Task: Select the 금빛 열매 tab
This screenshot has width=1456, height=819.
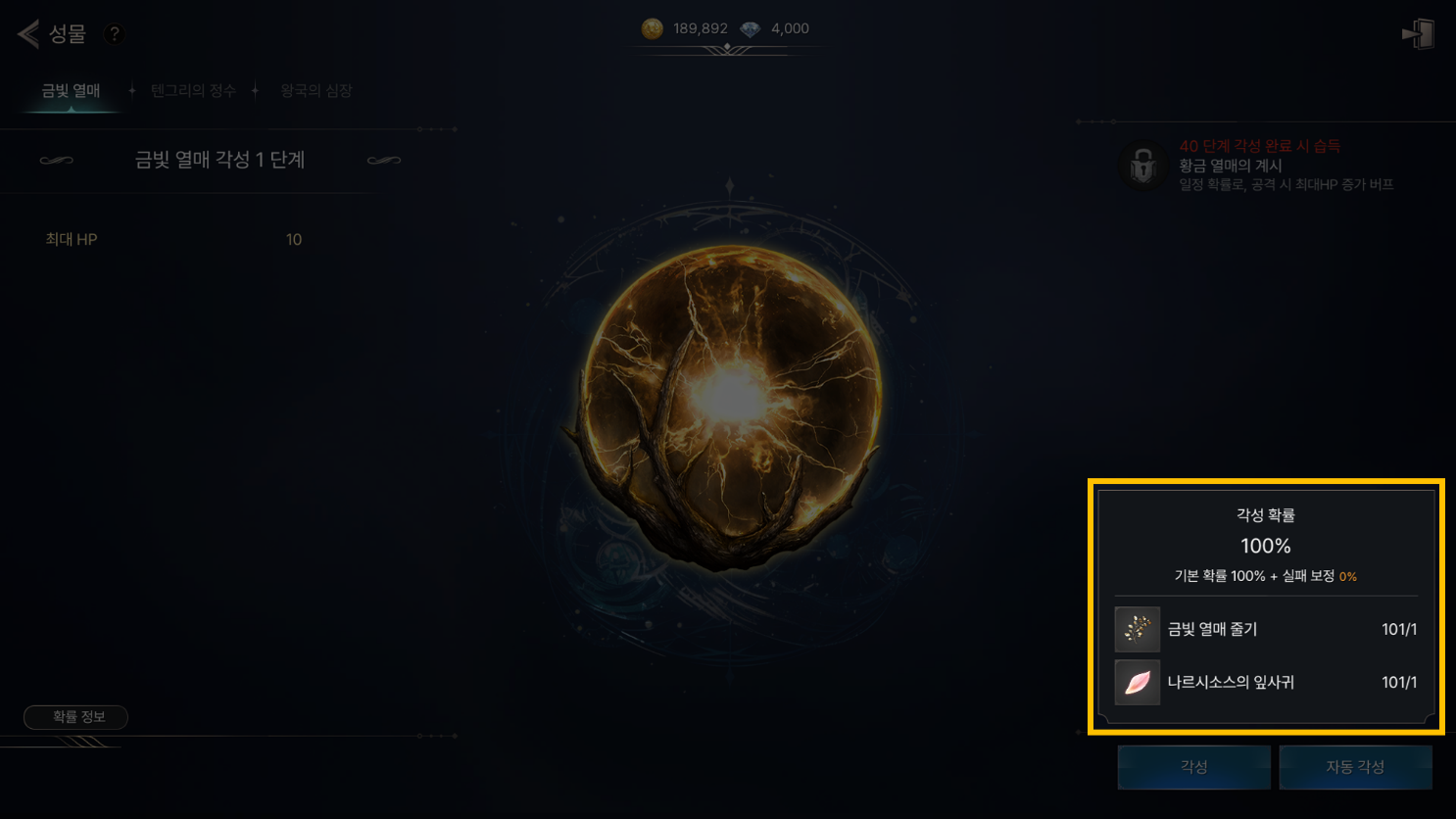Action: pos(71,91)
